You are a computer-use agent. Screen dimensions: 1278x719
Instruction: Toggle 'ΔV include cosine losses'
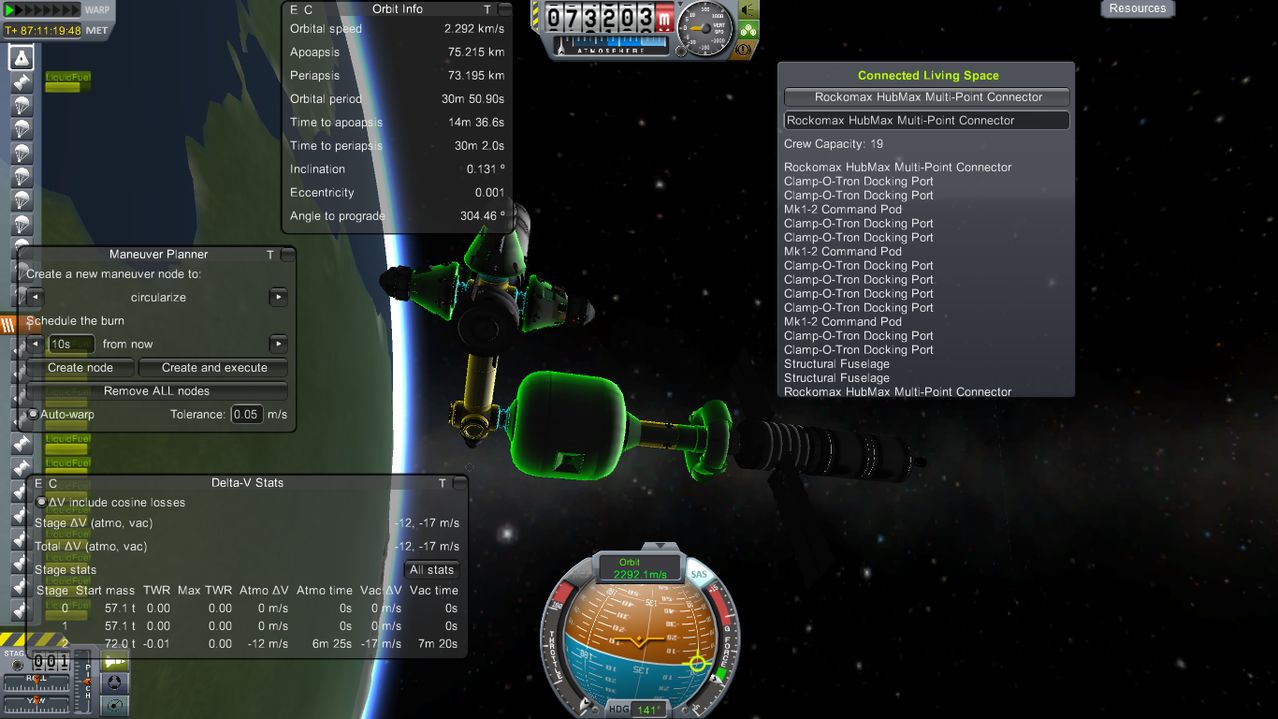click(42, 502)
